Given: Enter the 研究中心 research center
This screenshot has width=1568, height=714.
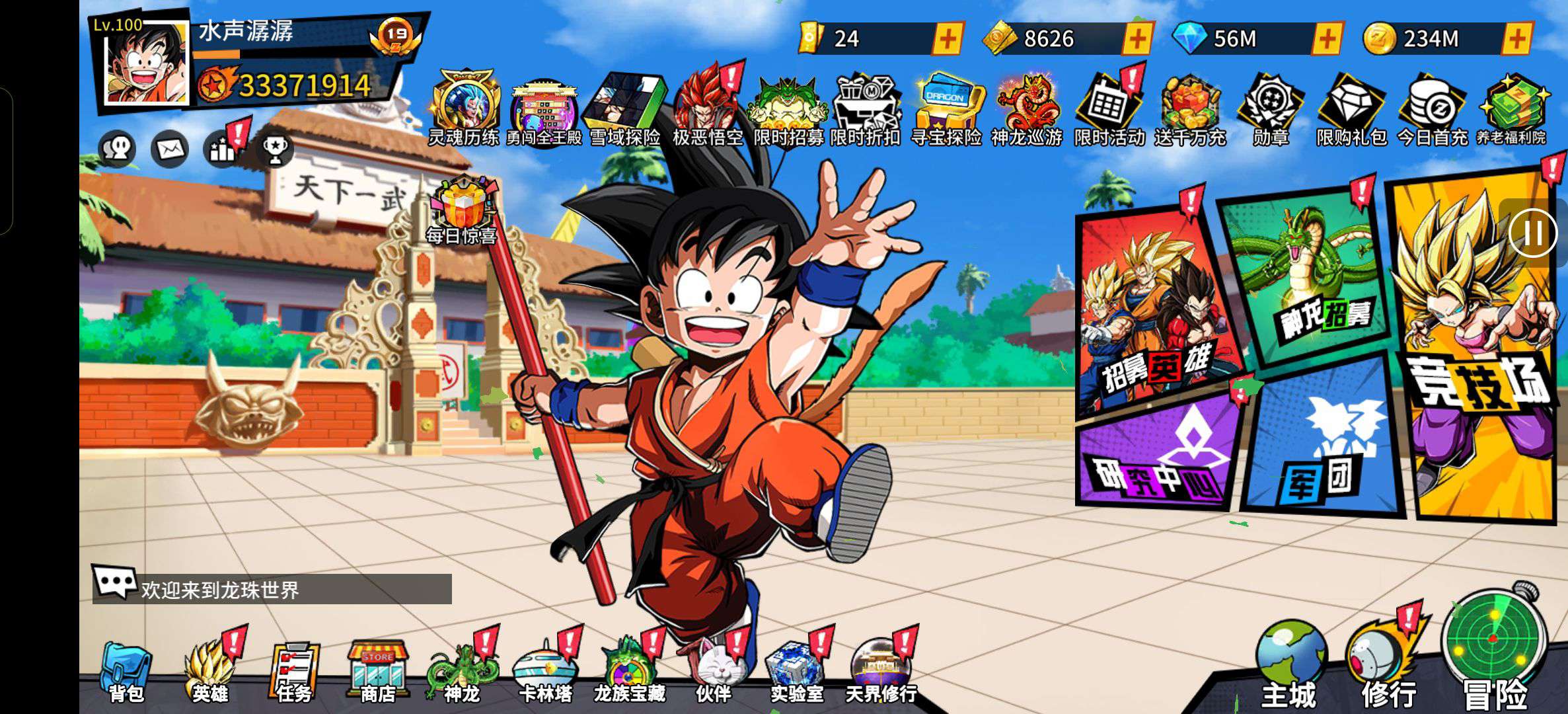Looking at the screenshot, I should point(1156,456).
